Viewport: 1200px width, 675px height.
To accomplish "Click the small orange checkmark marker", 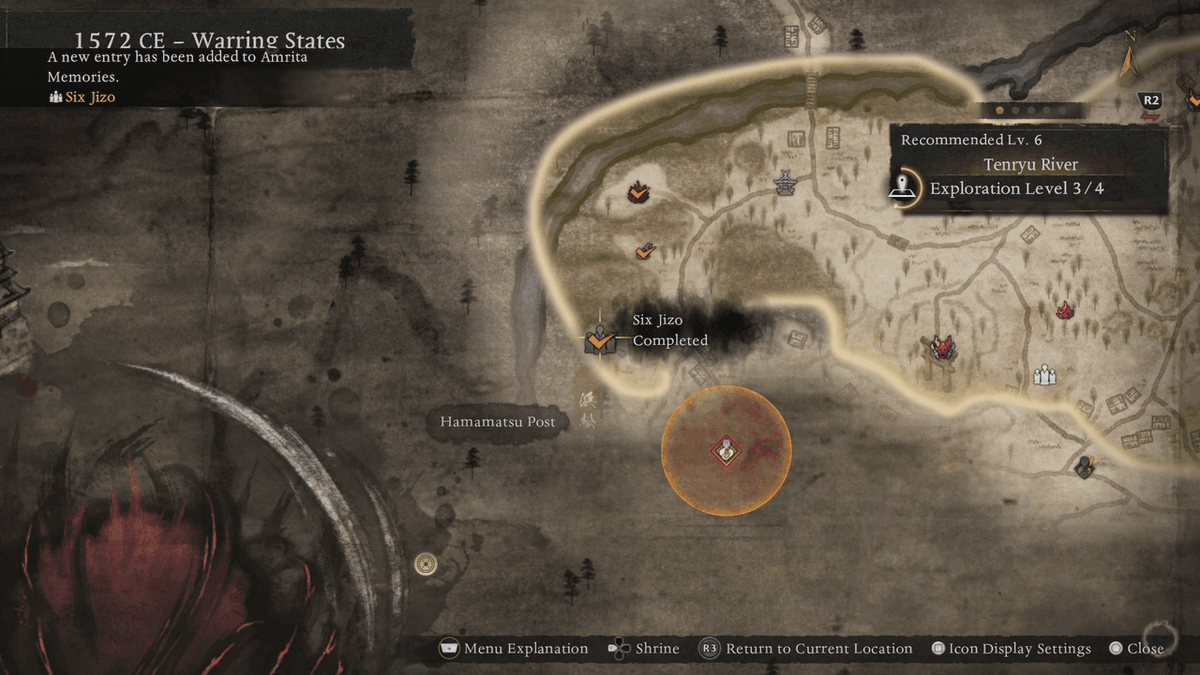I will click(645, 251).
